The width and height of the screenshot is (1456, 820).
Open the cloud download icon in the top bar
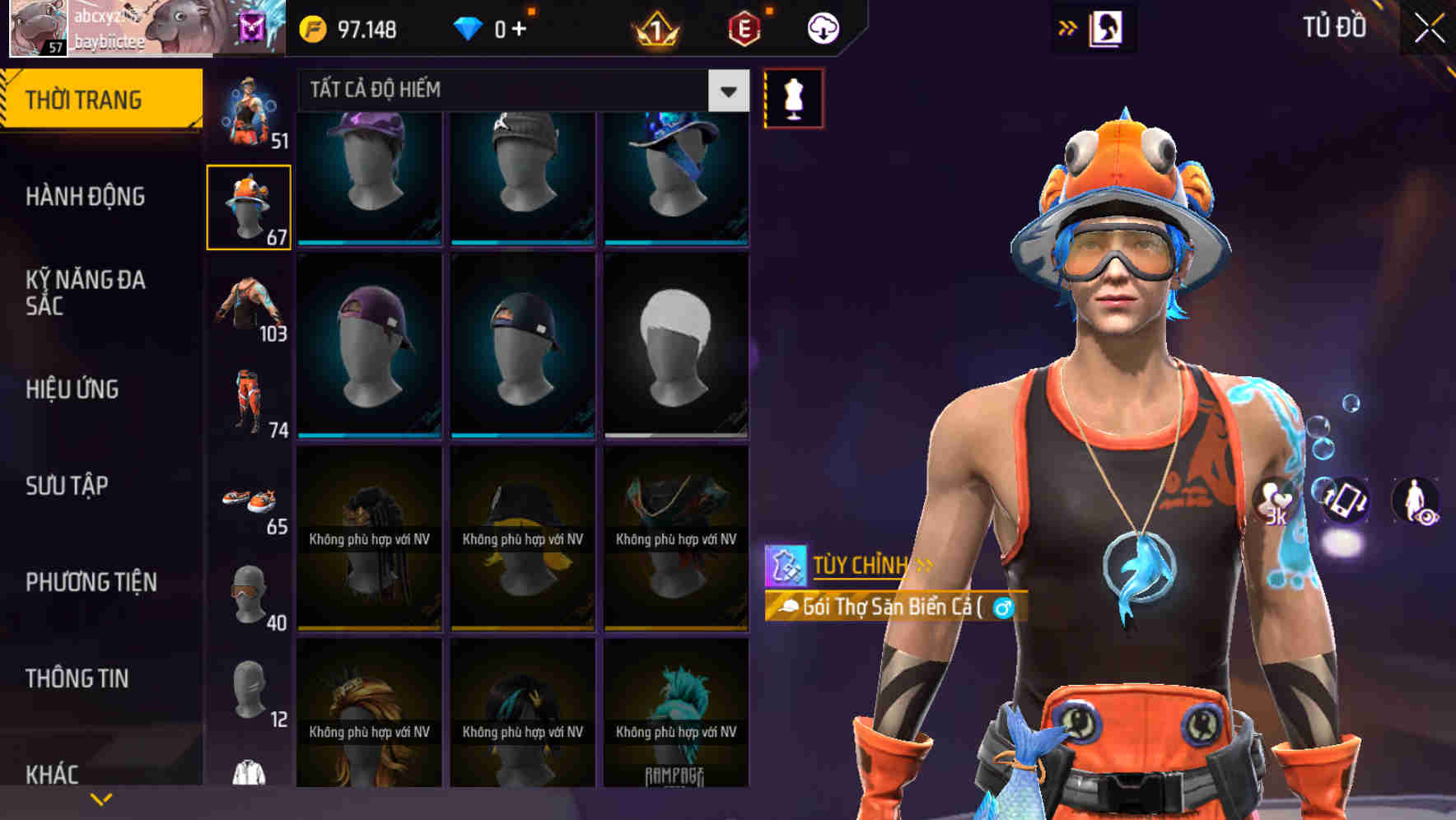(x=823, y=27)
